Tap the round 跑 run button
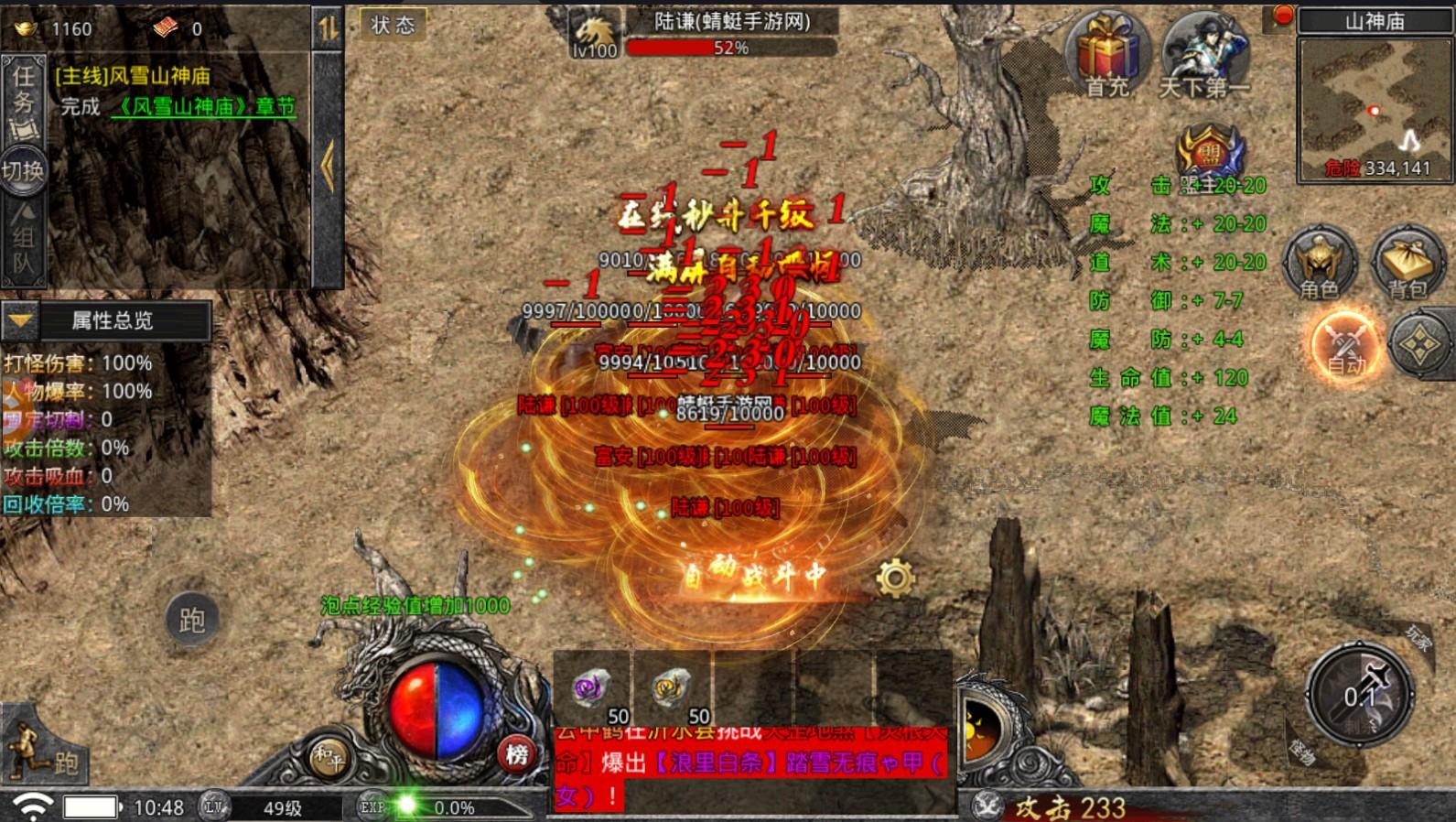1456x822 pixels. pos(191,621)
